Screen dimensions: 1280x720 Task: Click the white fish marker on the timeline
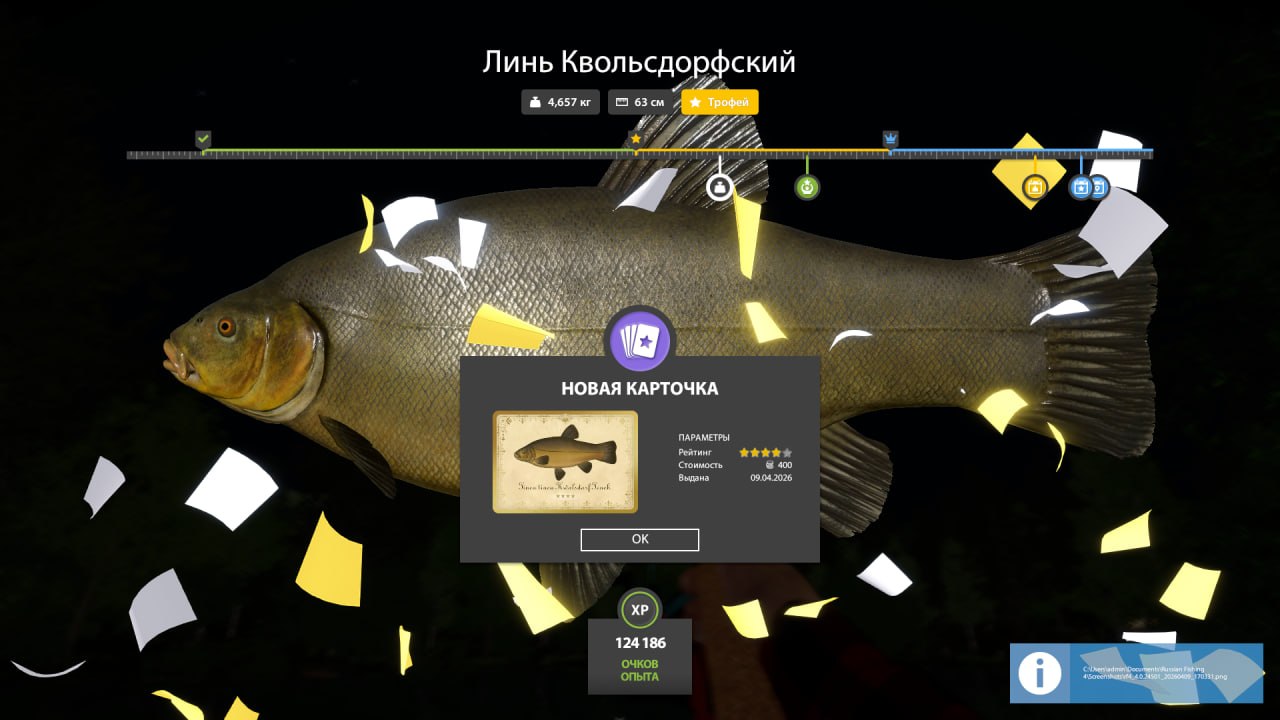coord(719,186)
